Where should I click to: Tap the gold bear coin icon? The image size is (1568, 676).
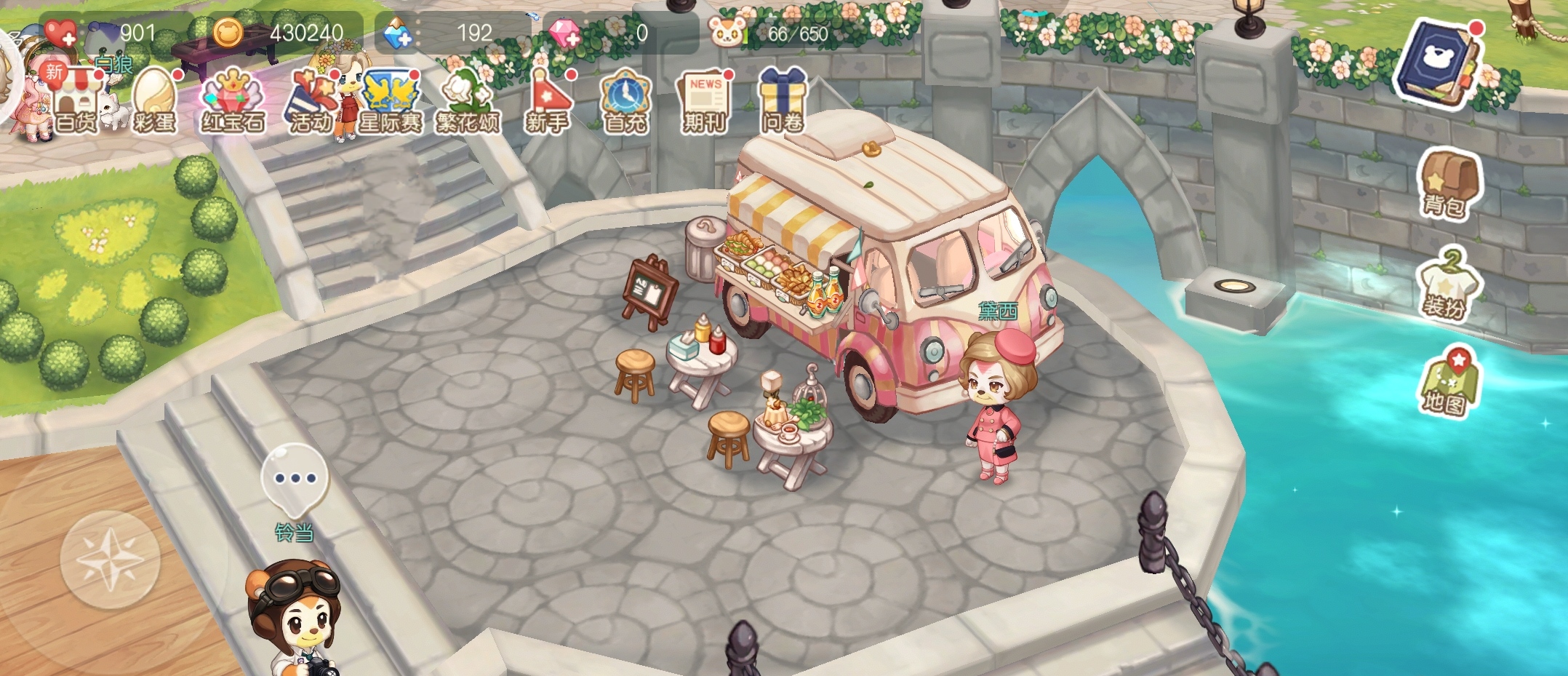pos(228,33)
